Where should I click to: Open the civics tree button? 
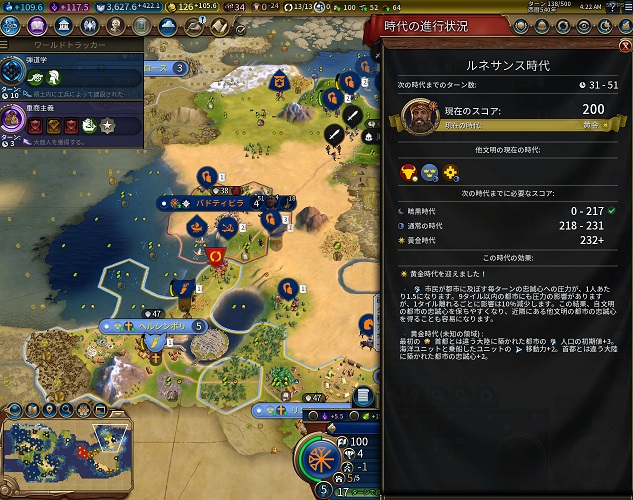click(x=37, y=26)
